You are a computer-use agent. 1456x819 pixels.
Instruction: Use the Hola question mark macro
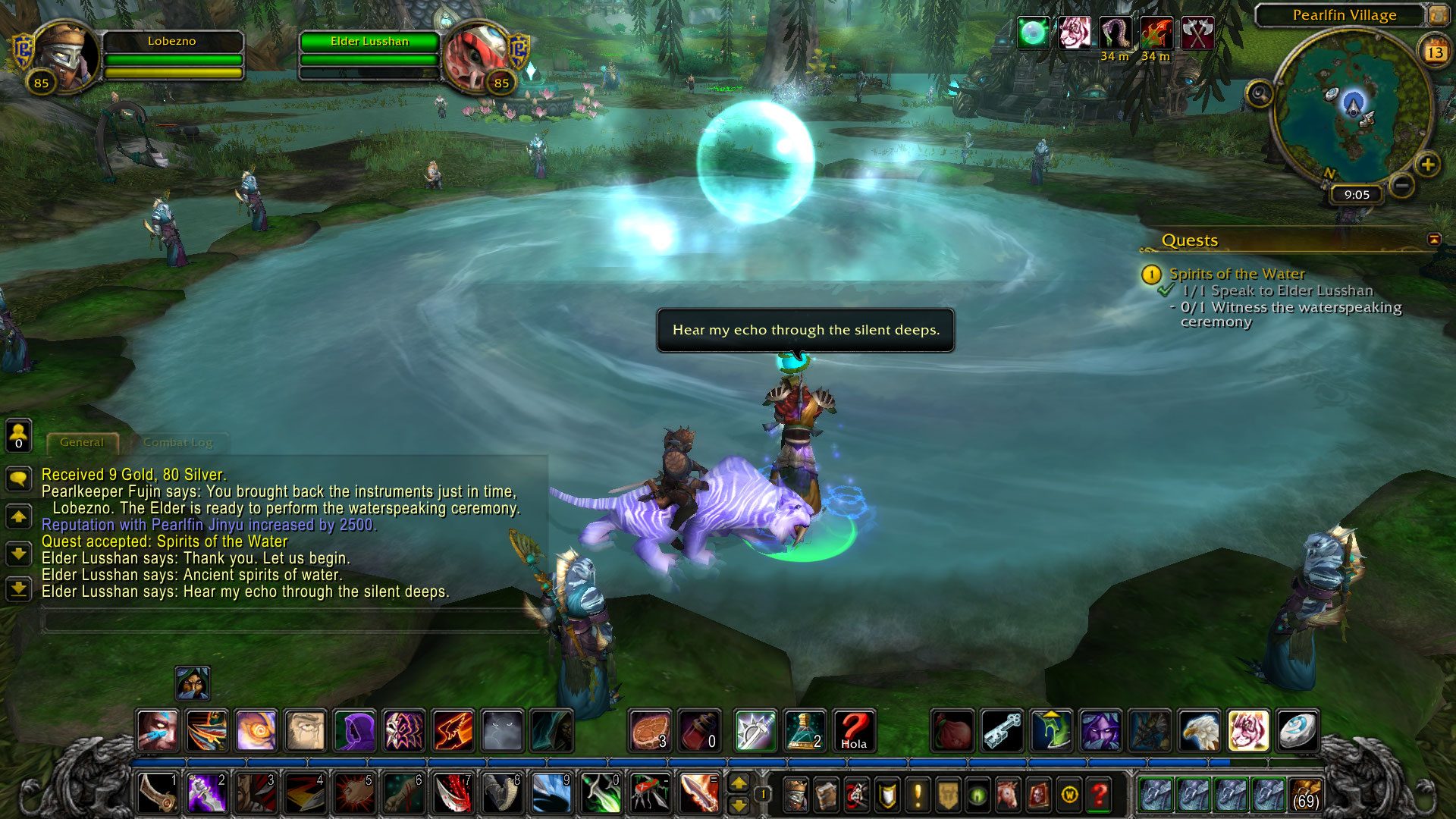coord(854,731)
